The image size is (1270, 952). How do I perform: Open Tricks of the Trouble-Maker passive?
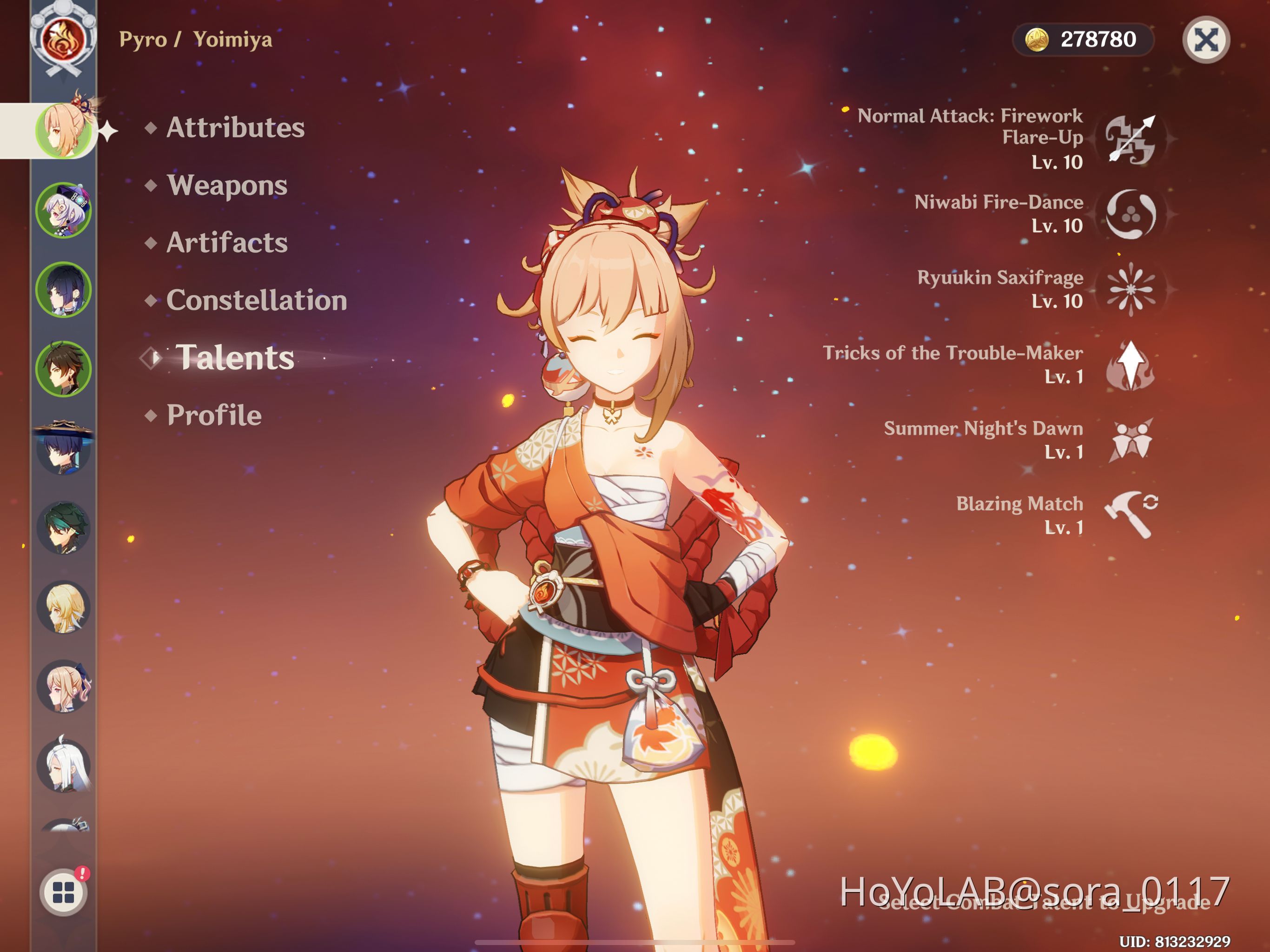(x=1130, y=364)
